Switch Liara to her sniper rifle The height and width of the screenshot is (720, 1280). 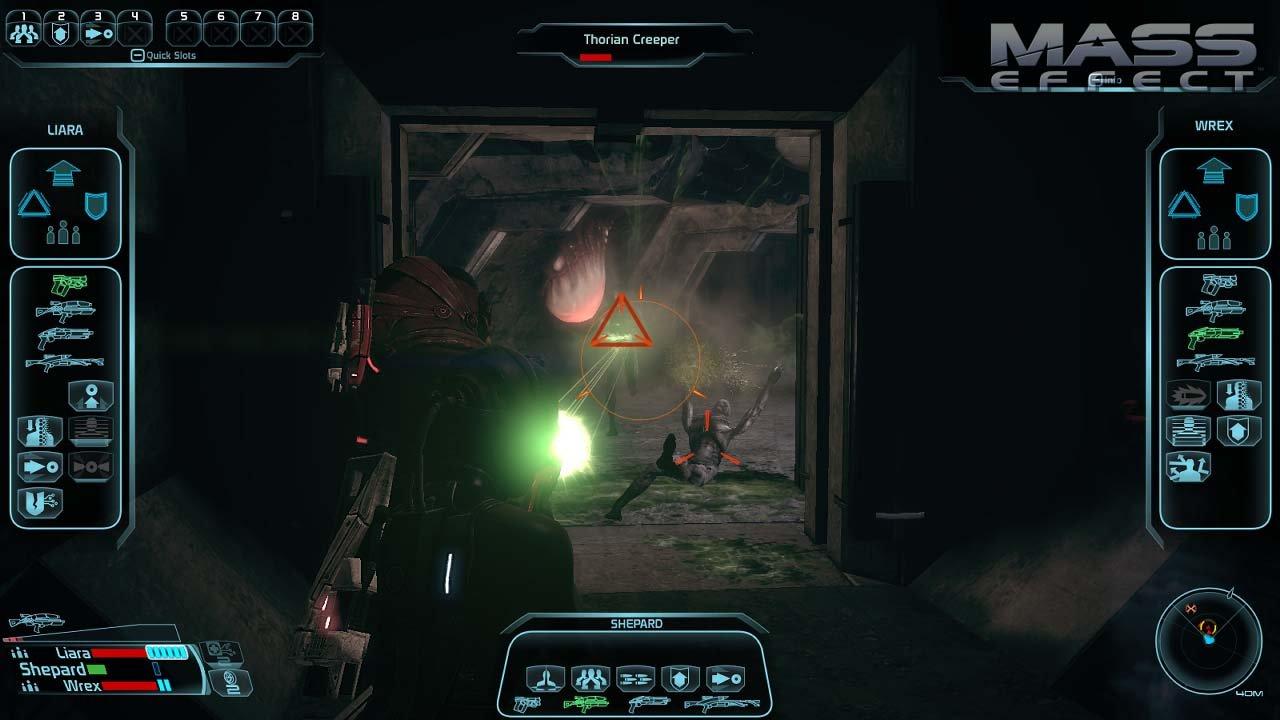coord(64,362)
